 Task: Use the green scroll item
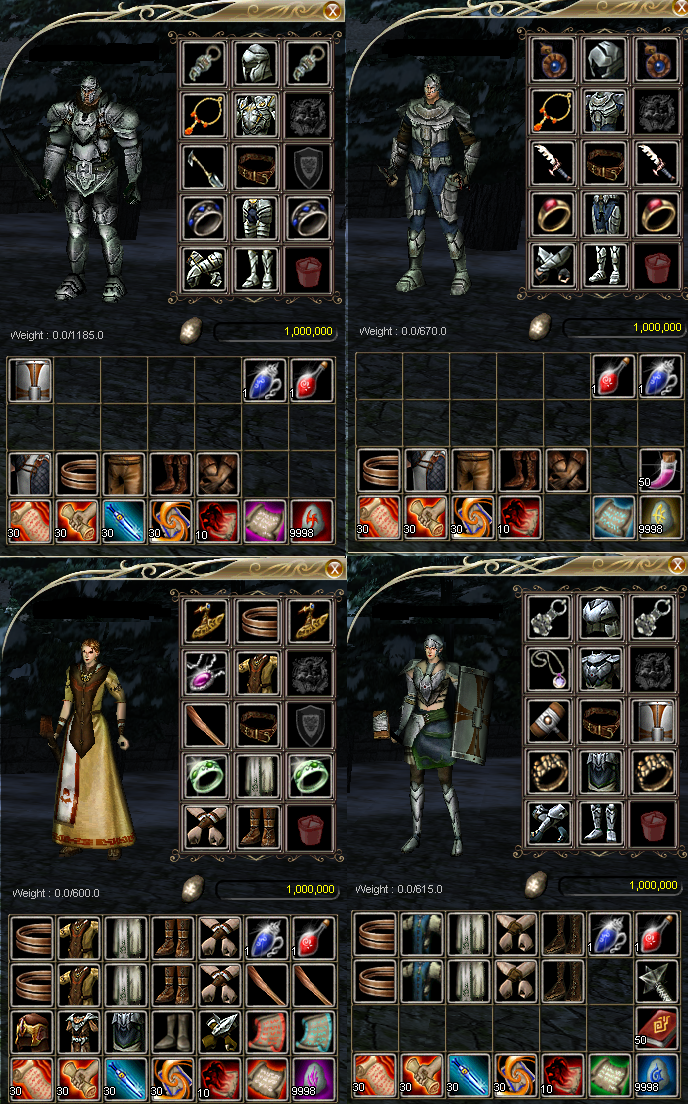point(610,1076)
